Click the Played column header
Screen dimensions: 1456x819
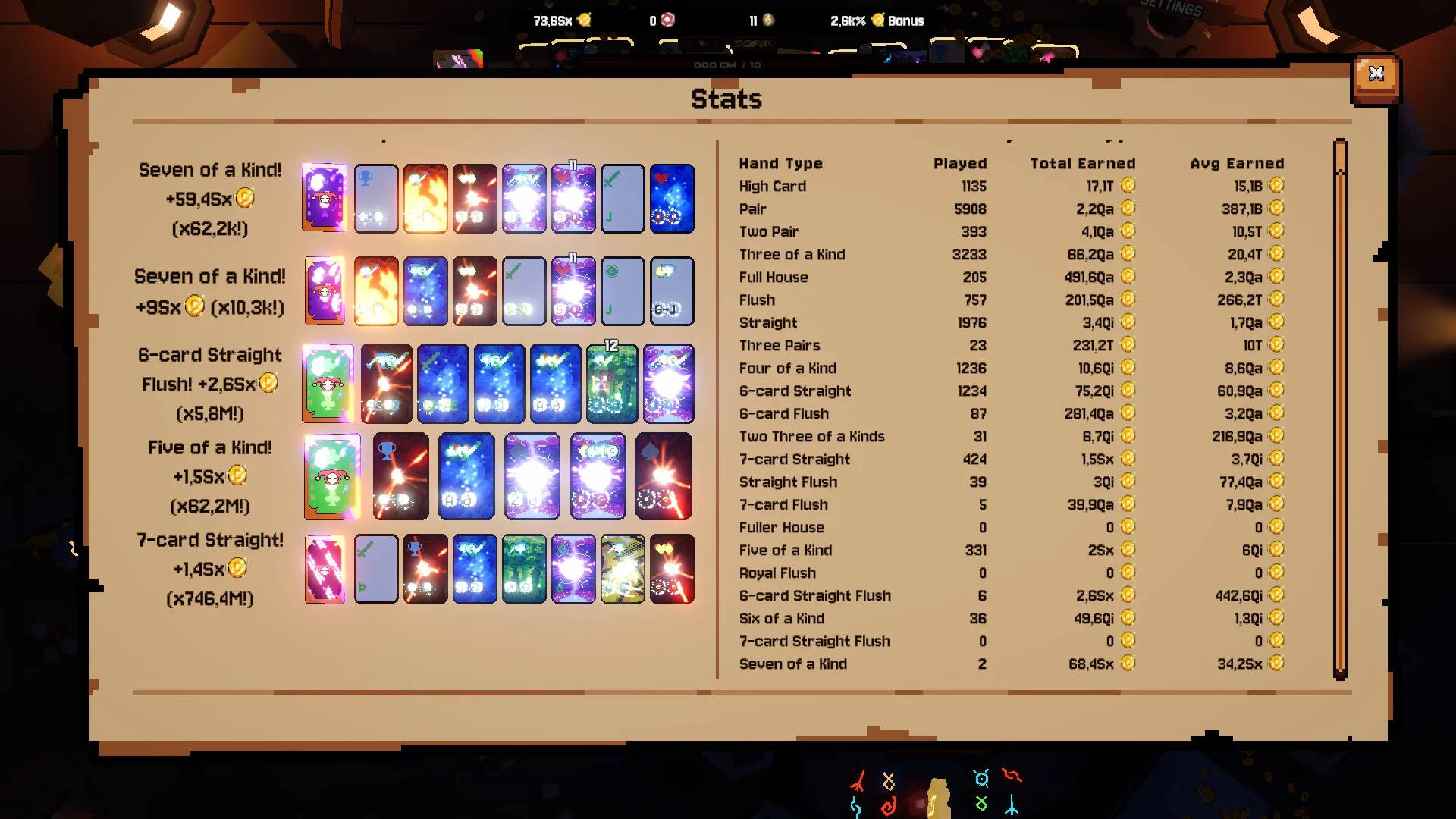(959, 164)
